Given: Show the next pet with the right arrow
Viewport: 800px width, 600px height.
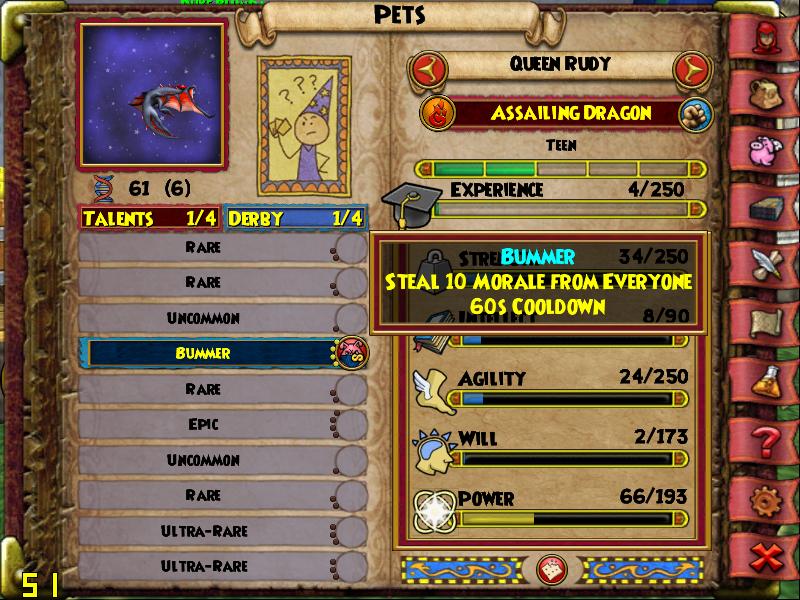Looking at the screenshot, I should point(689,69).
